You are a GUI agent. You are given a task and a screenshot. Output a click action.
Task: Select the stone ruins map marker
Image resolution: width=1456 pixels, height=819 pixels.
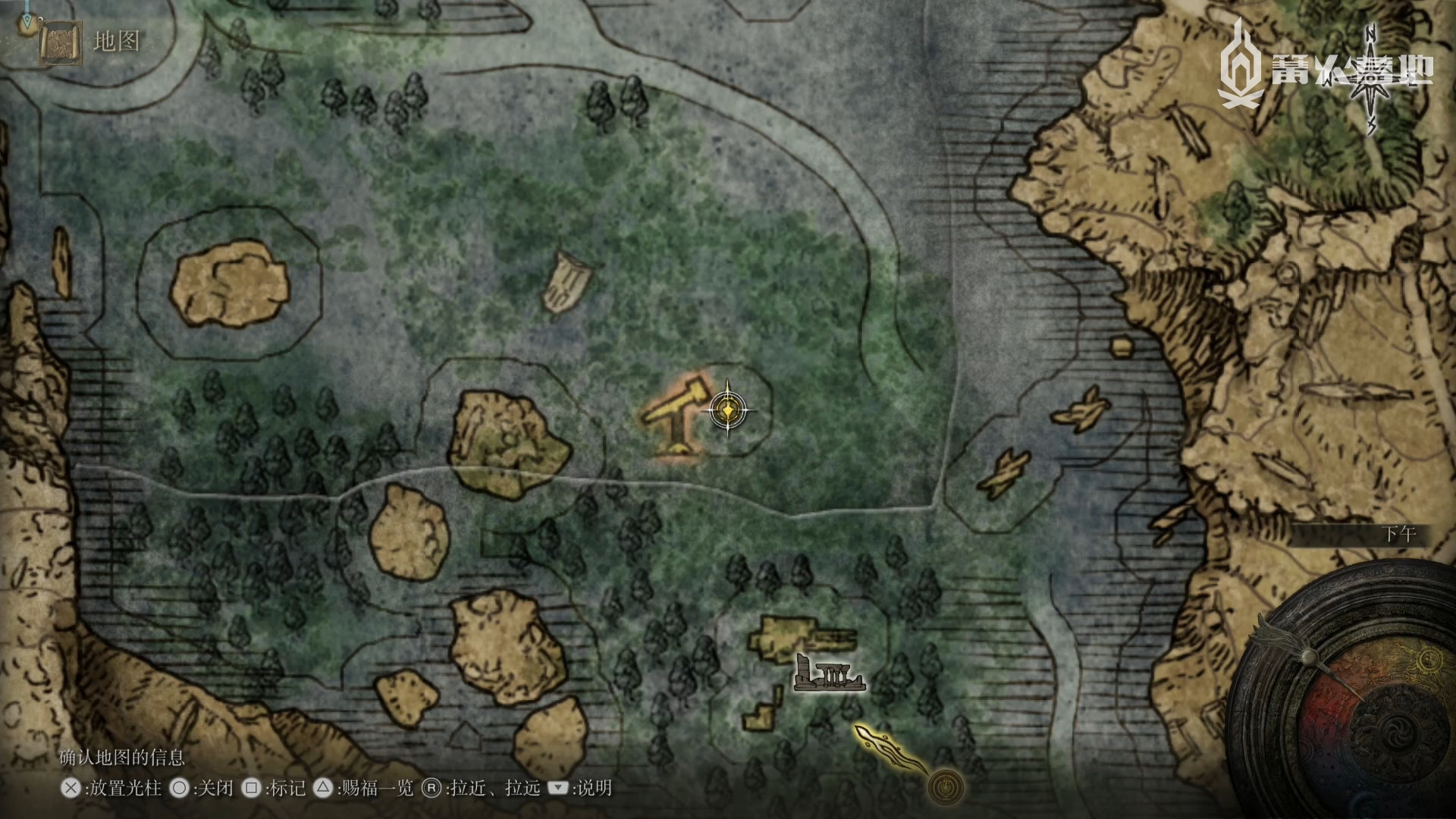829,674
